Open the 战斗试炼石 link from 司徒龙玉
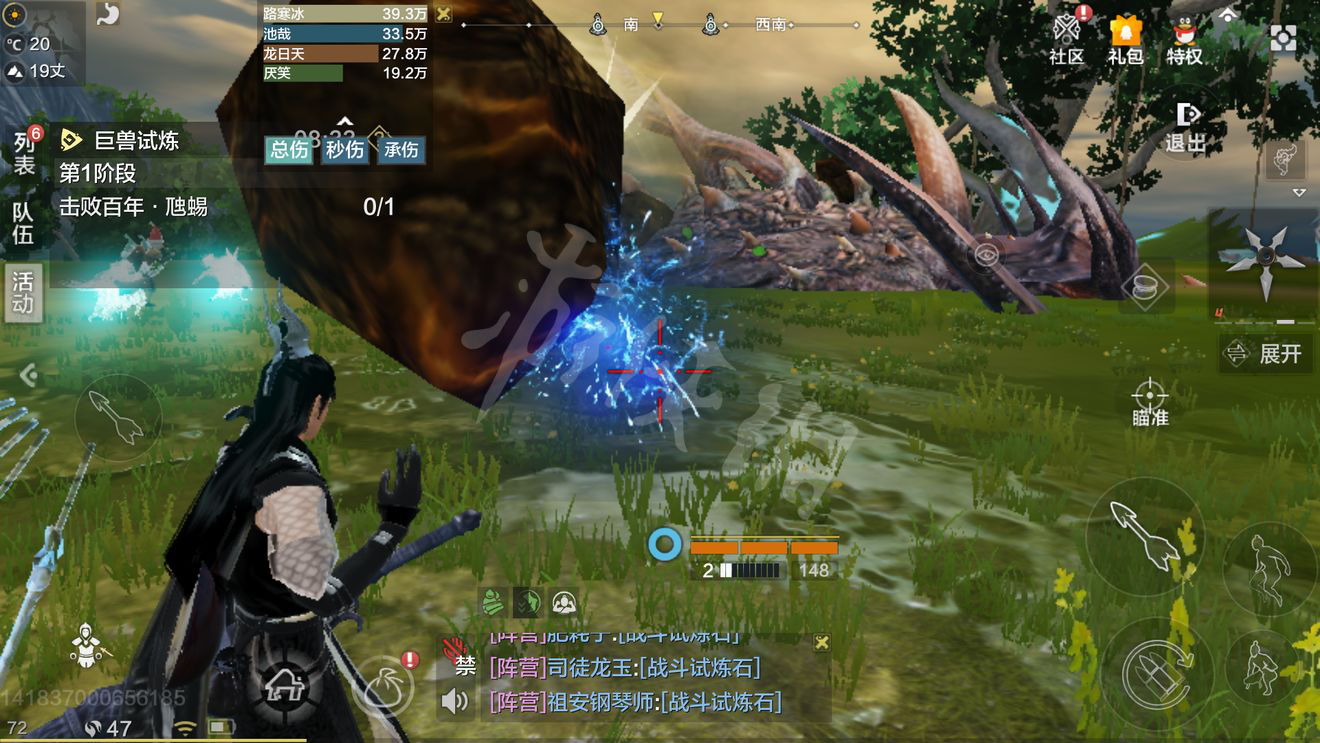 click(x=700, y=667)
